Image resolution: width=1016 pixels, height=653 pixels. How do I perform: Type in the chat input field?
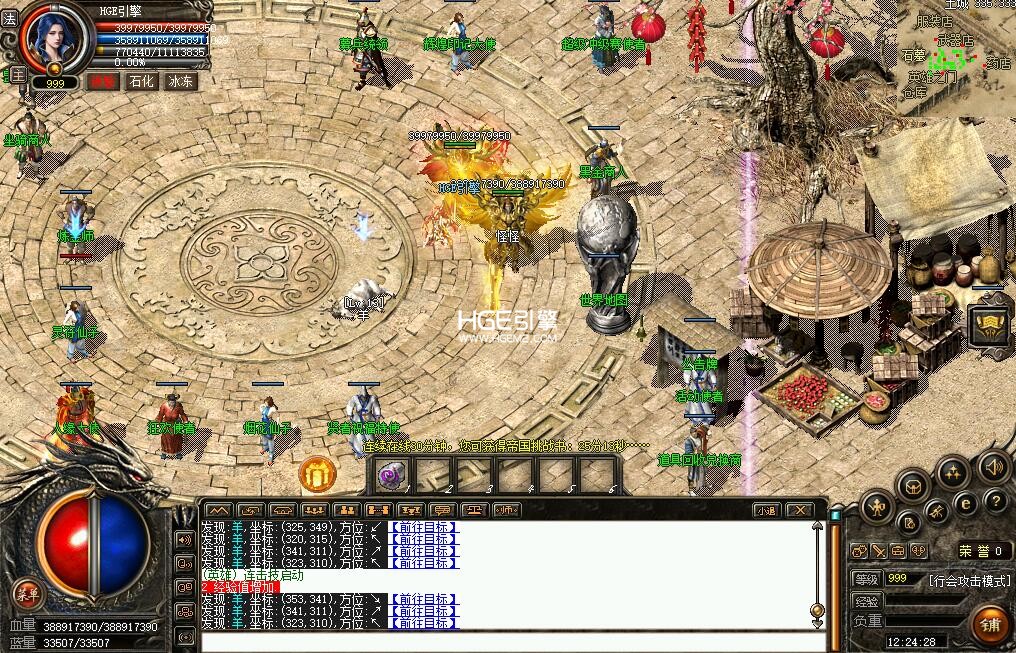510,641
